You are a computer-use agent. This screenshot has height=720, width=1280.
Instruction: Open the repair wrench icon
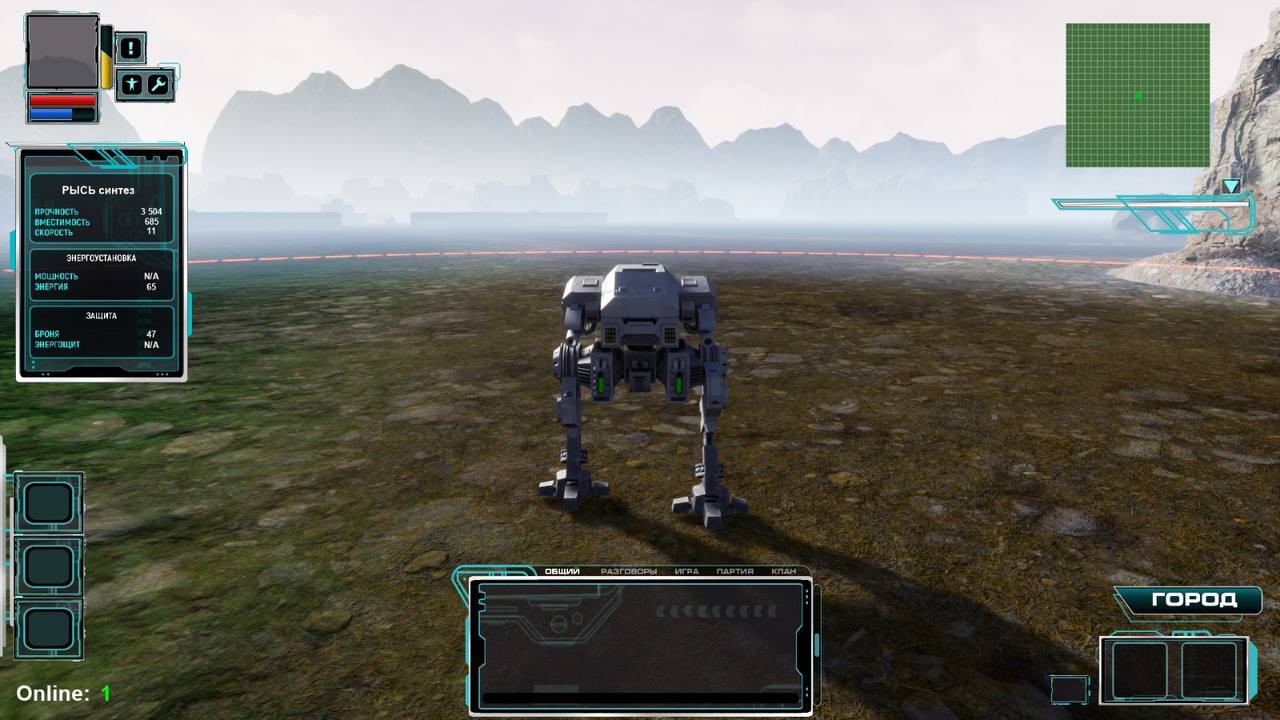(x=158, y=85)
